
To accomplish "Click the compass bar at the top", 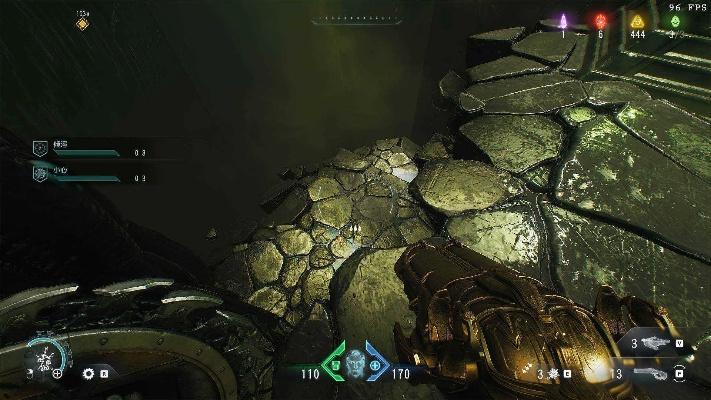I will click(355, 19).
